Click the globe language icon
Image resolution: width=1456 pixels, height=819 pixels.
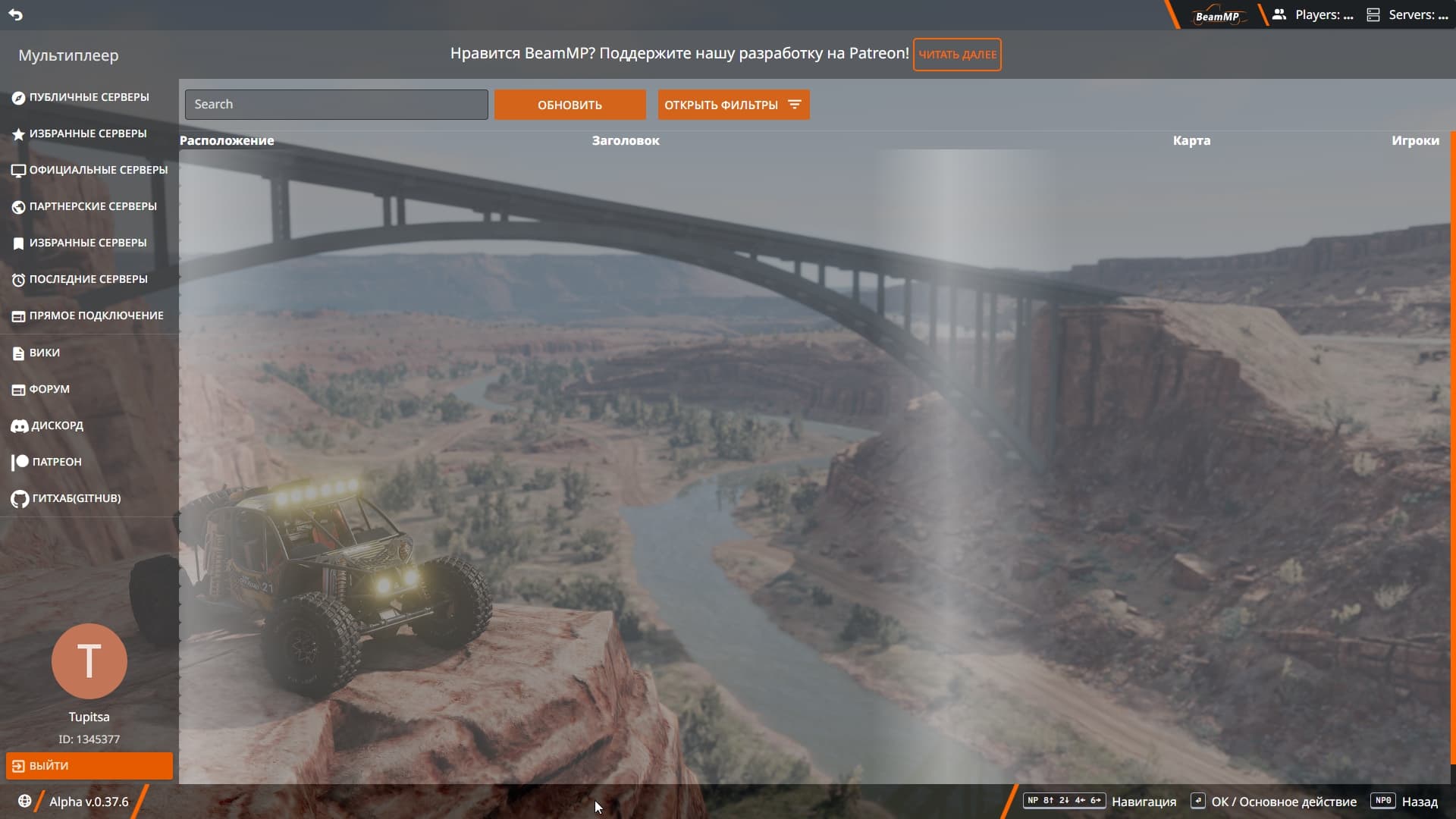24,802
